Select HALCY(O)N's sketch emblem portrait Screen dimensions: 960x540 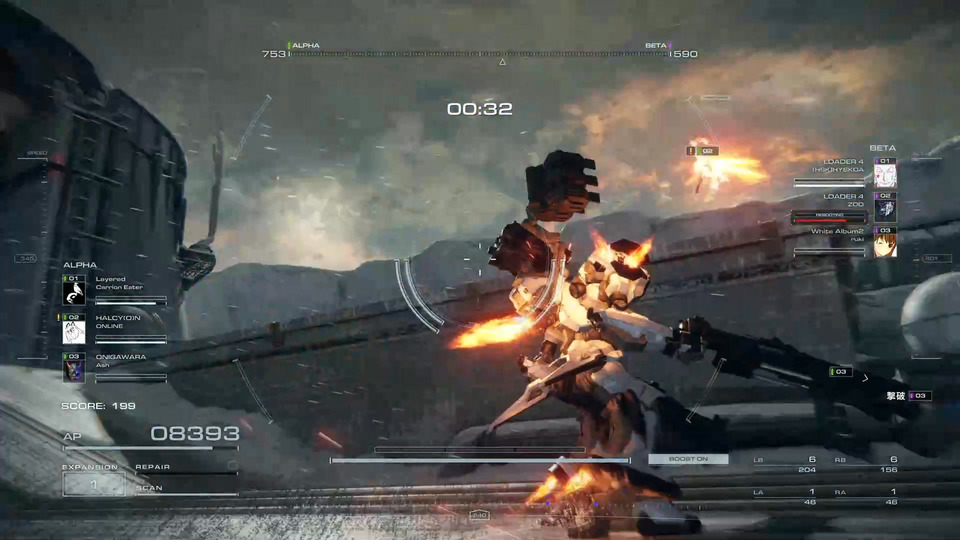coord(74,332)
